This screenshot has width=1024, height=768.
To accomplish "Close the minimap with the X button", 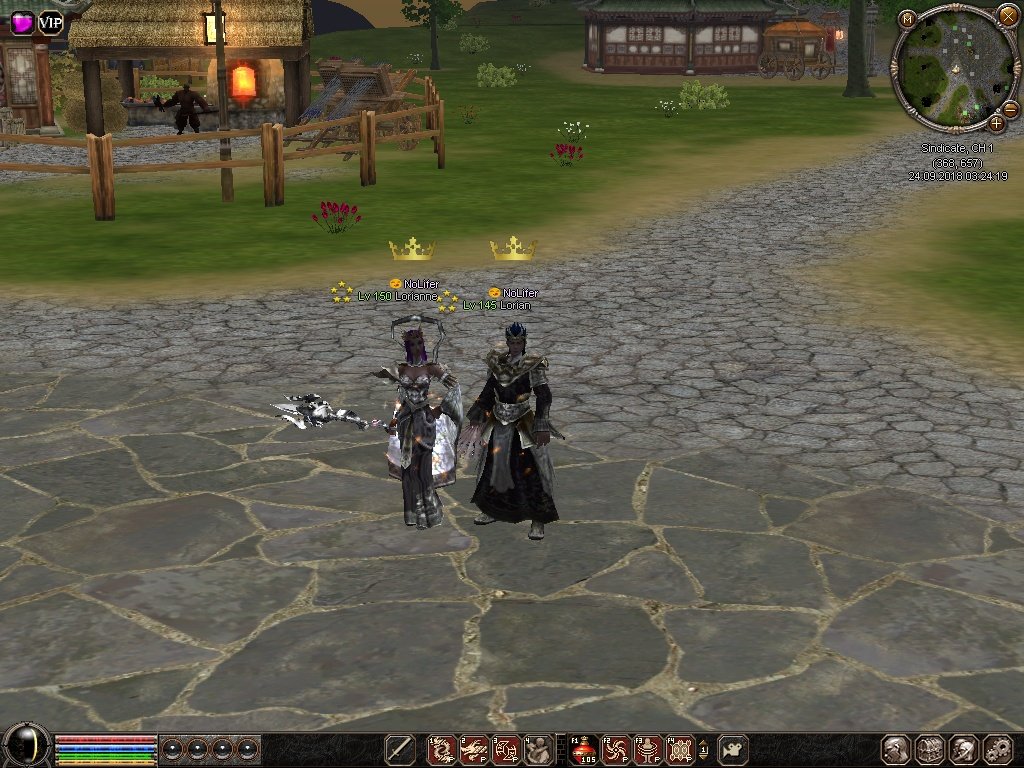I will pos(1007,15).
